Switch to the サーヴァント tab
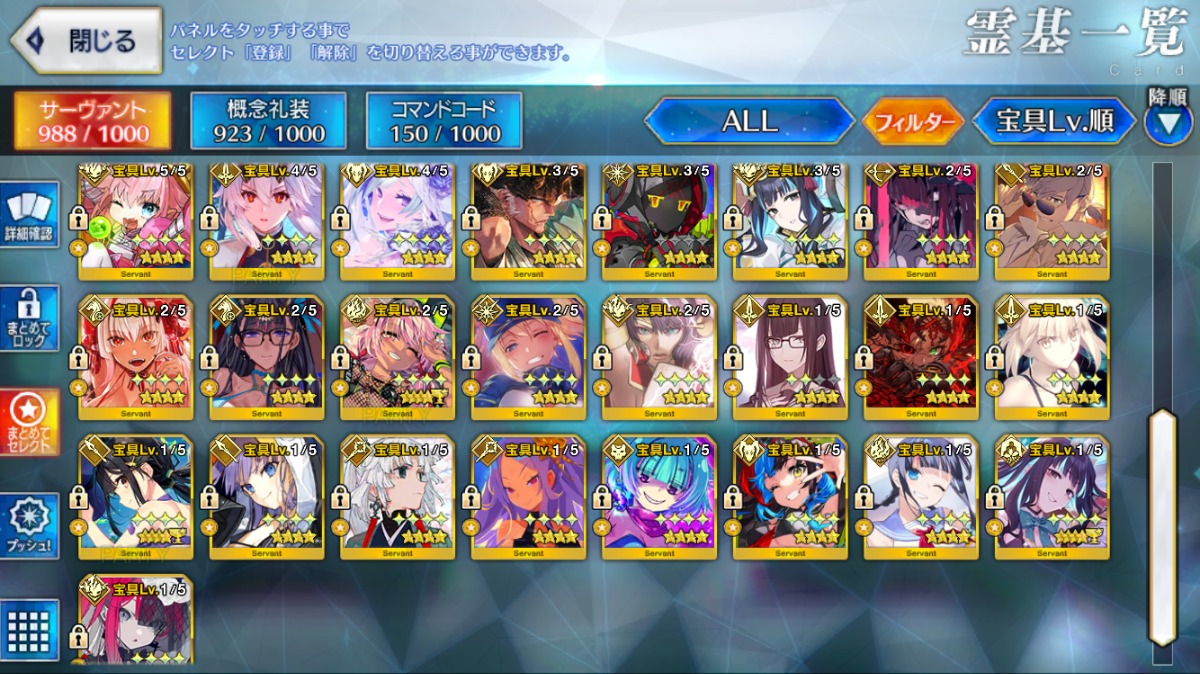The image size is (1200, 674). point(92,121)
